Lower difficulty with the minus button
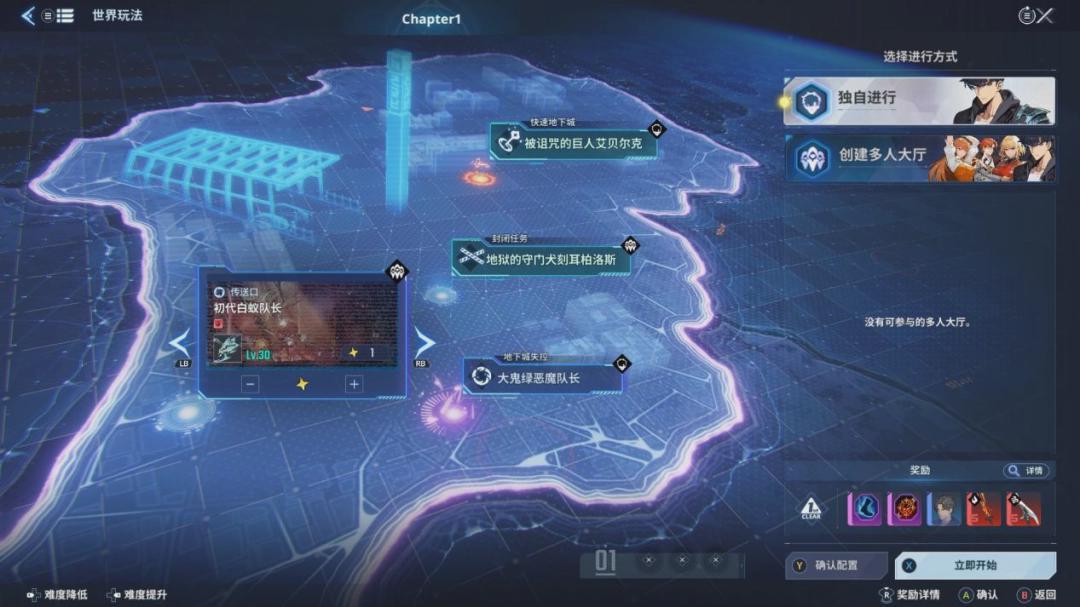 [251, 384]
